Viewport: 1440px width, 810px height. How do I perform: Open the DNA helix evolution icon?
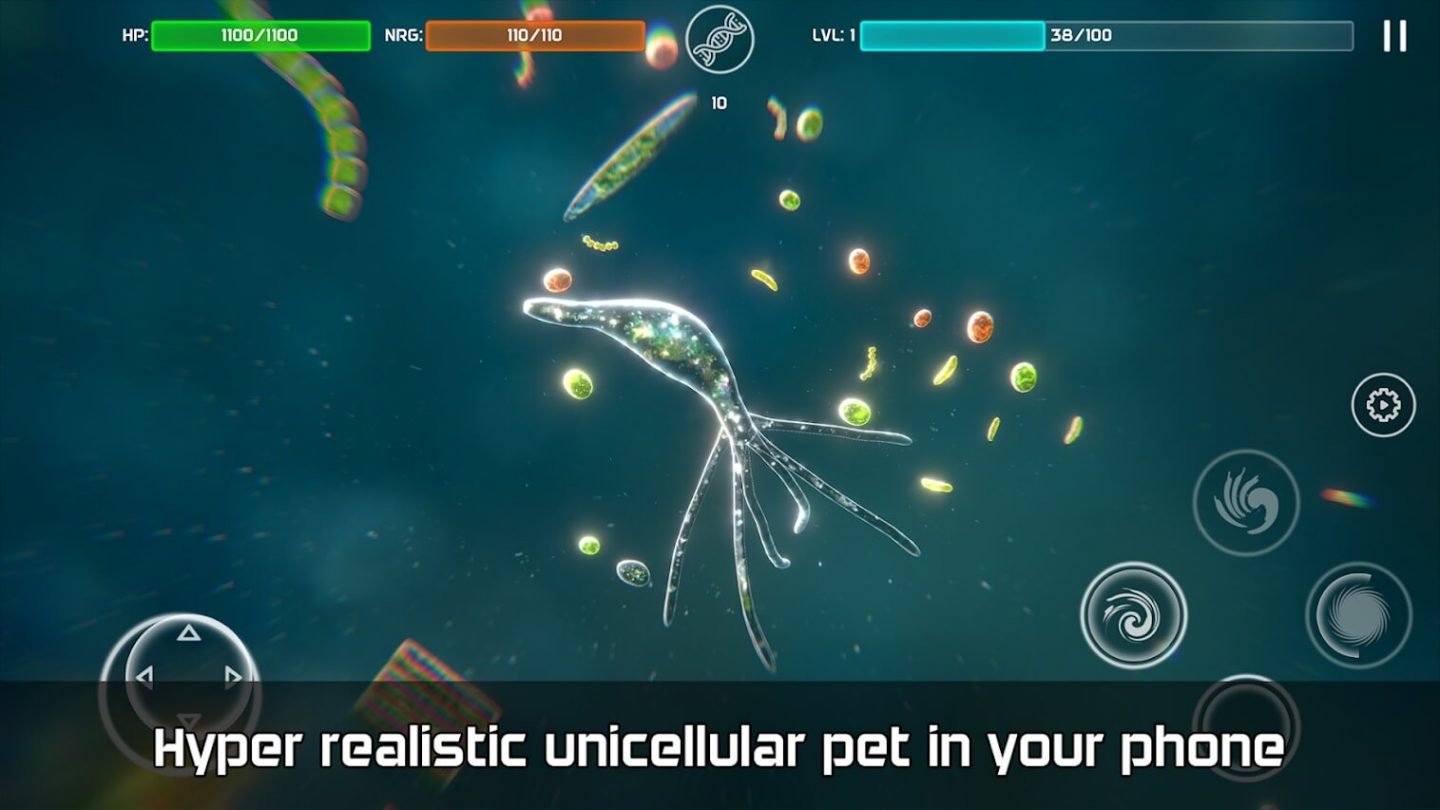(x=720, y=39)
